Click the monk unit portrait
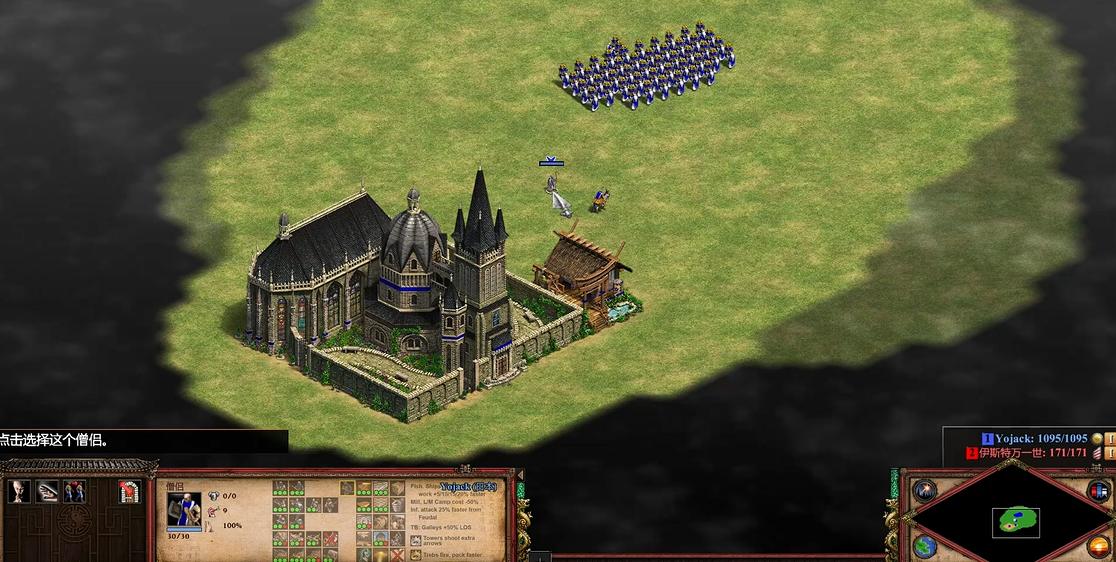The width and height of the screenshot is (1116, 562). pyautogui.click(x=184, y=509)
